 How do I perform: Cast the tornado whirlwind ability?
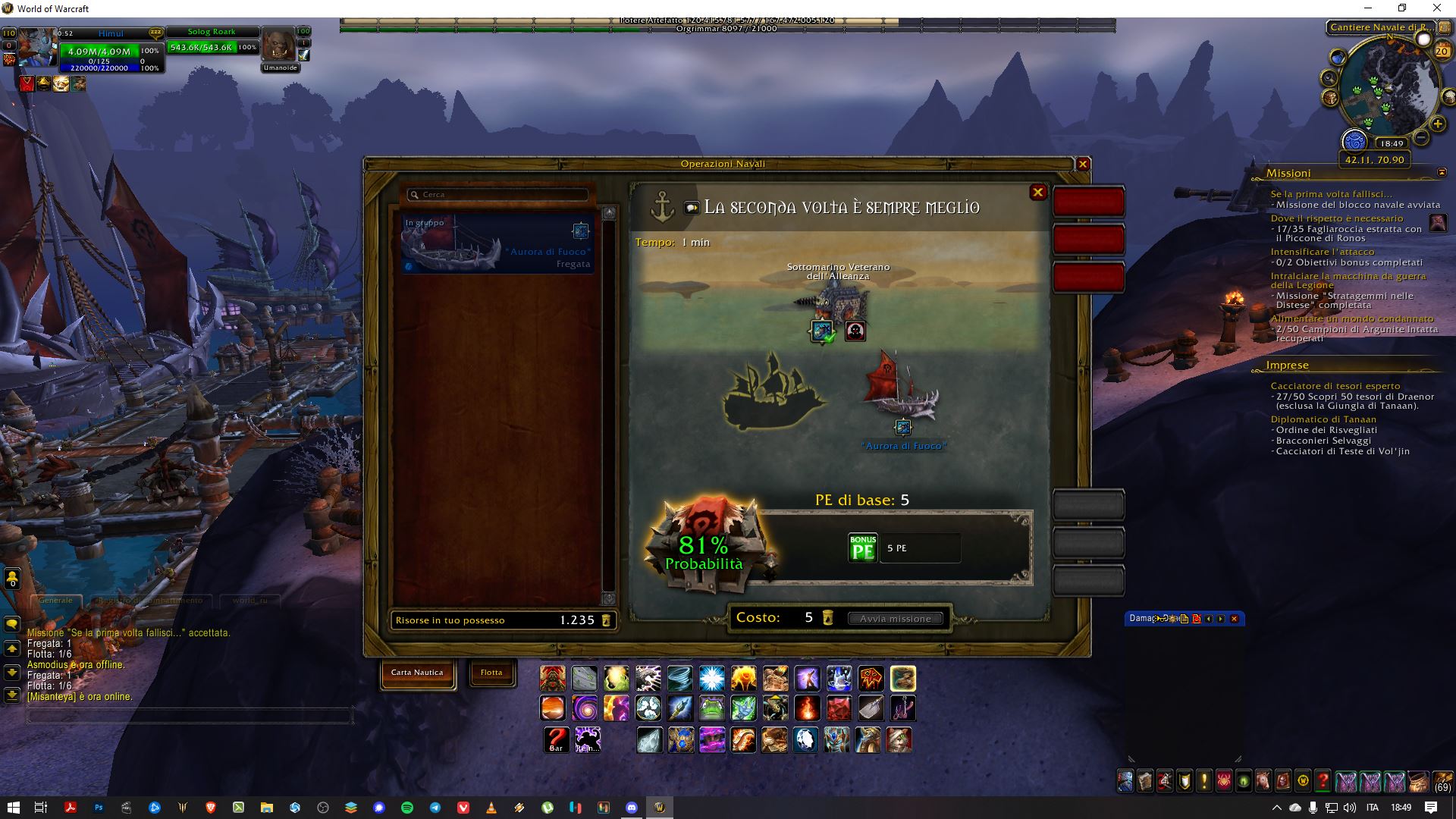click(x=680, y=678)
